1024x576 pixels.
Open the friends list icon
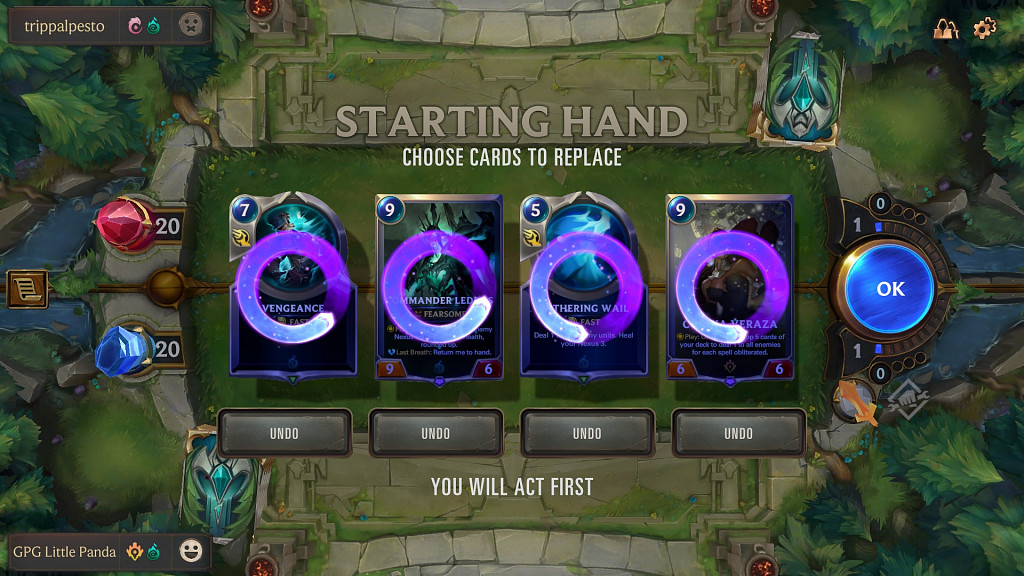(946, 29)
